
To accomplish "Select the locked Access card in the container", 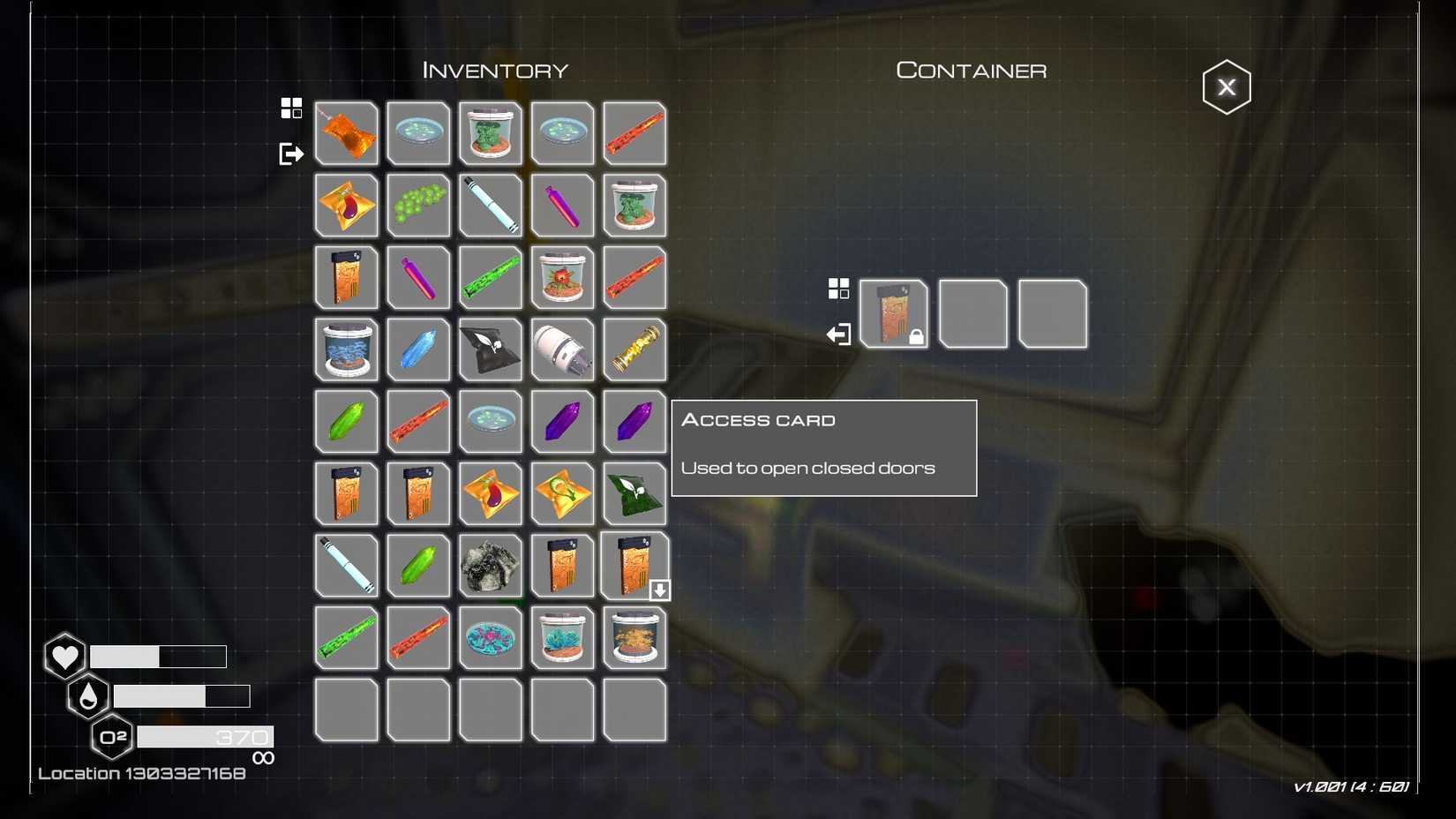I will (894, 313).
